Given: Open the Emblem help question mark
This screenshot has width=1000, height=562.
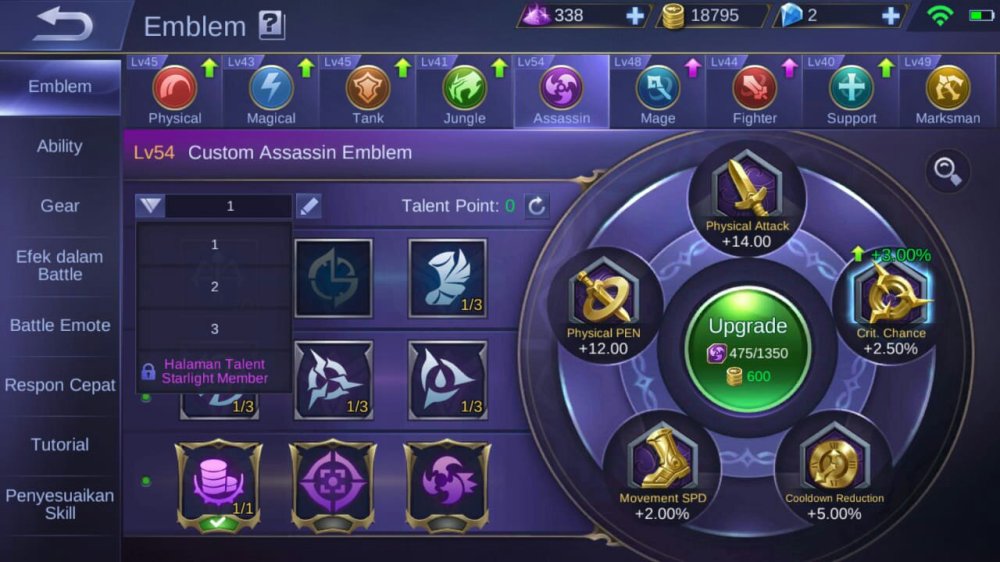Looking at the screenshot, I should click(x=272, y=25).
